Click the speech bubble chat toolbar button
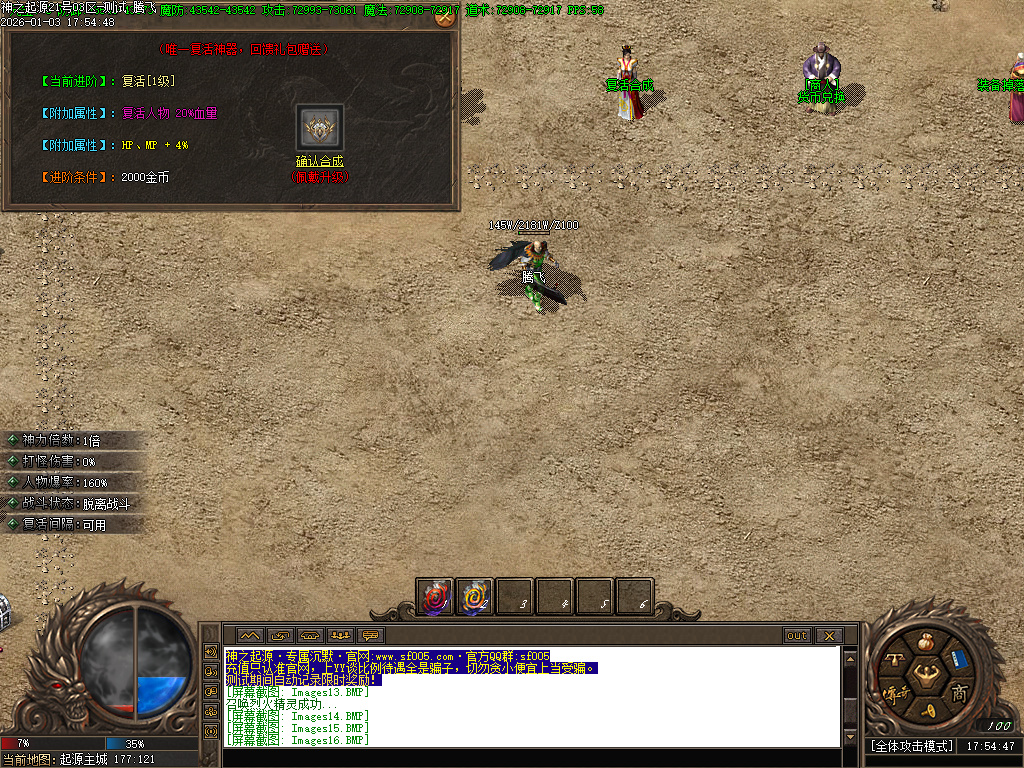This screenshot has height=768, width=1024. (371, 635)
